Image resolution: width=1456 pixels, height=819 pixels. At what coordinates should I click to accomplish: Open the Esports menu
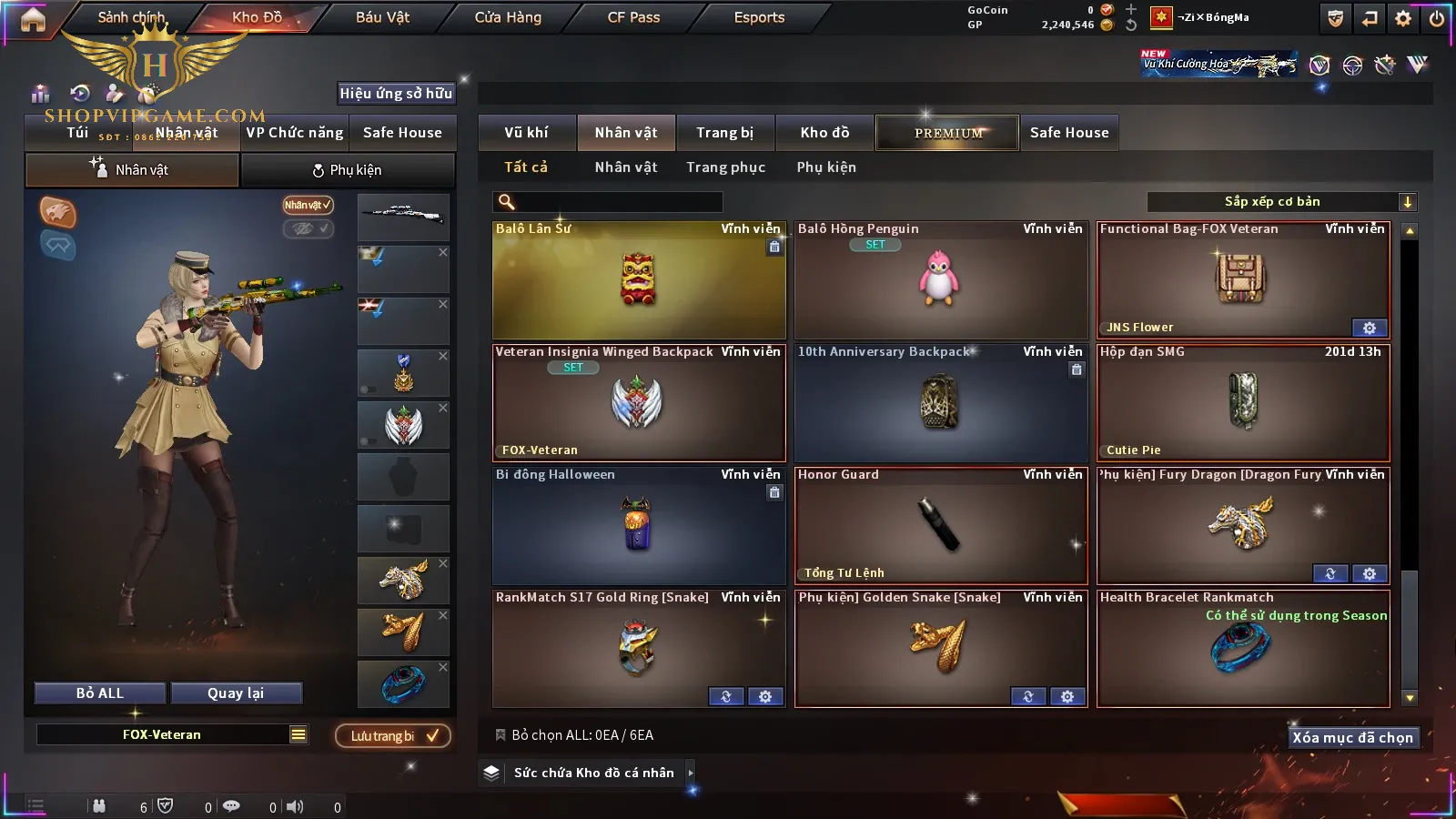(x=759, y=17)
